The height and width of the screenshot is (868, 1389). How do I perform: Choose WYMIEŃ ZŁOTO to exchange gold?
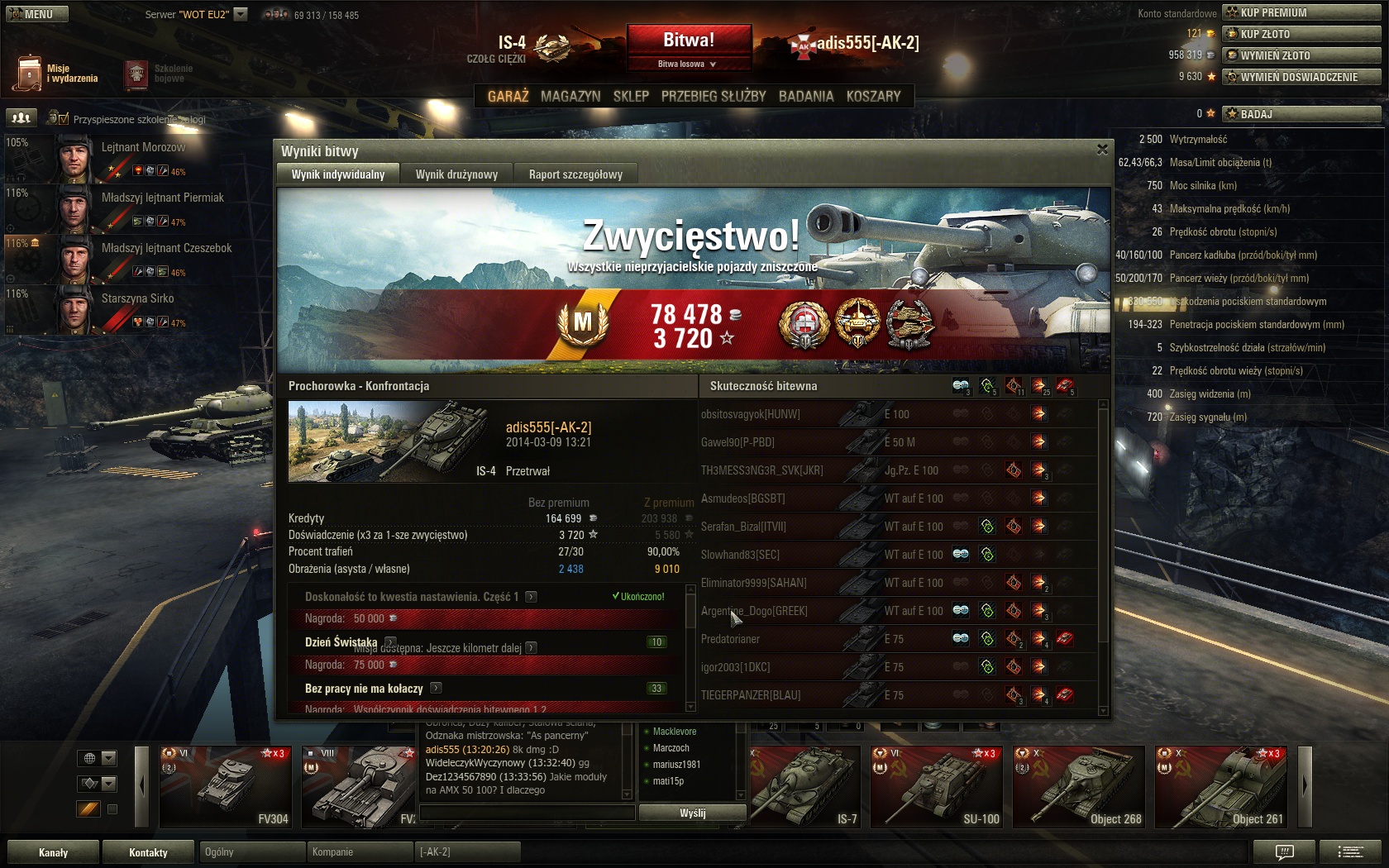(x=1302, y=55)
